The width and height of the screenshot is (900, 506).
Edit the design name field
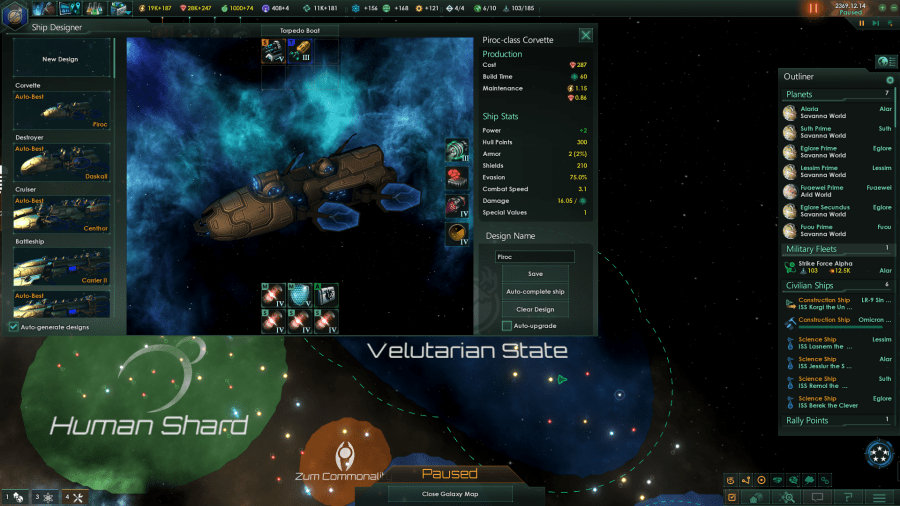pos(535,256)
